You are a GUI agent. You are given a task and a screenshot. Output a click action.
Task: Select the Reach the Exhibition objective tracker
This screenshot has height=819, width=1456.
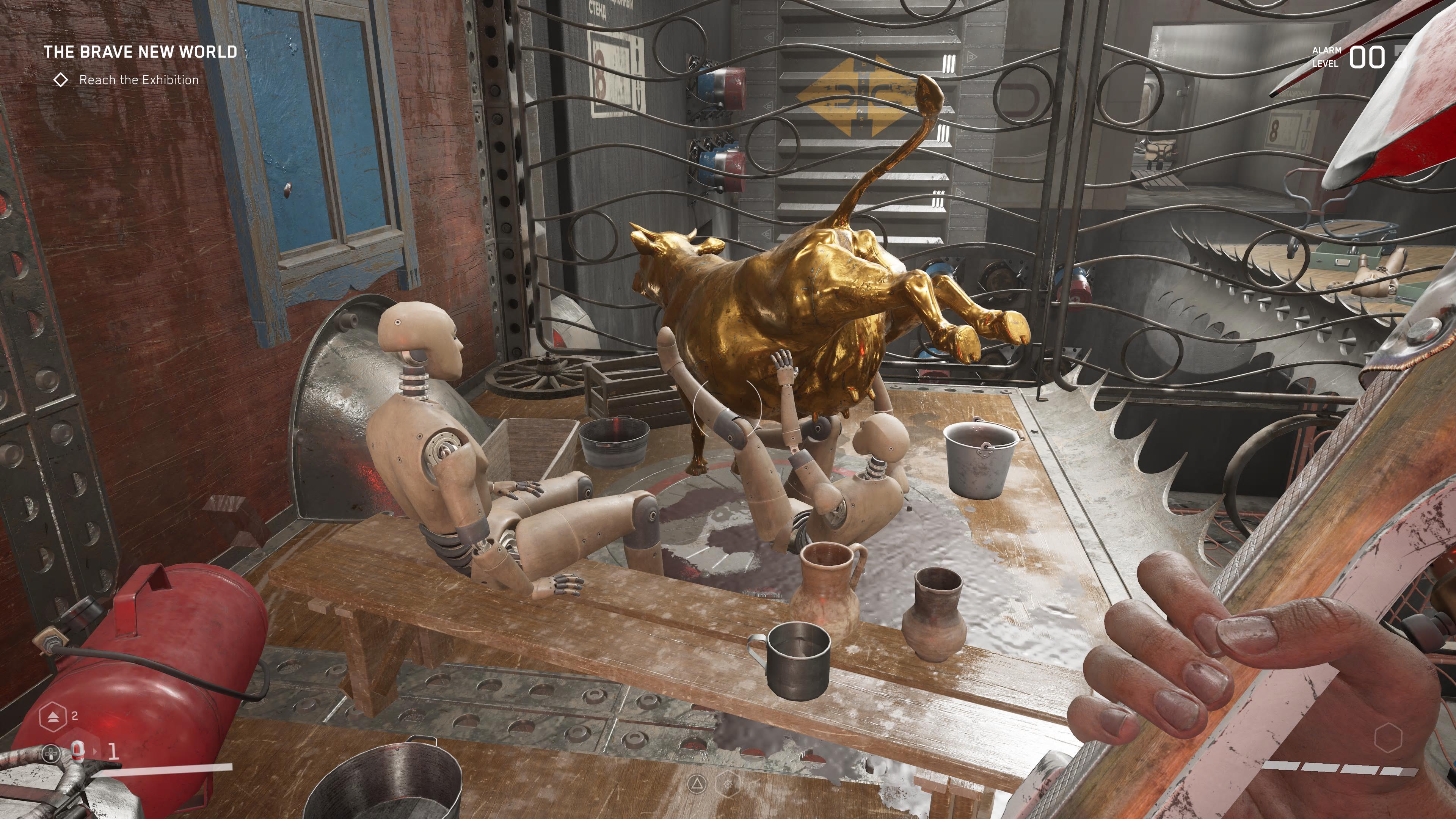138,80
